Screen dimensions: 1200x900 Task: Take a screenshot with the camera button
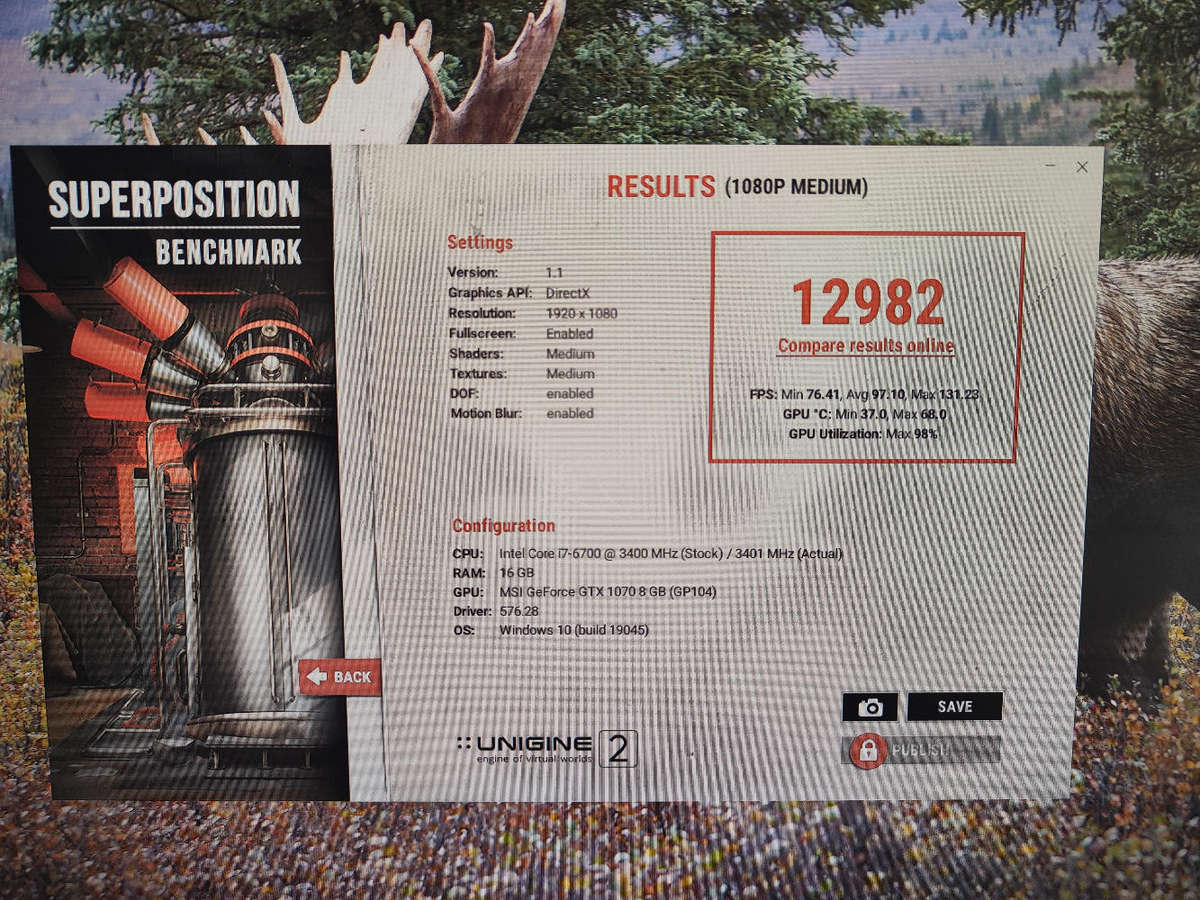tap(870, 707)
